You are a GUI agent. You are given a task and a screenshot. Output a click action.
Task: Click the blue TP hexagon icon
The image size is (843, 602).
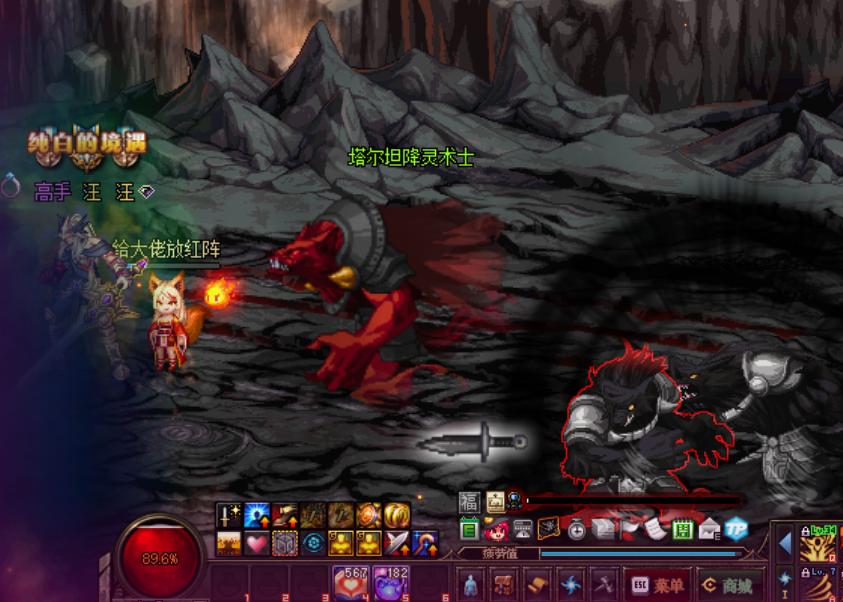(737, 529)
